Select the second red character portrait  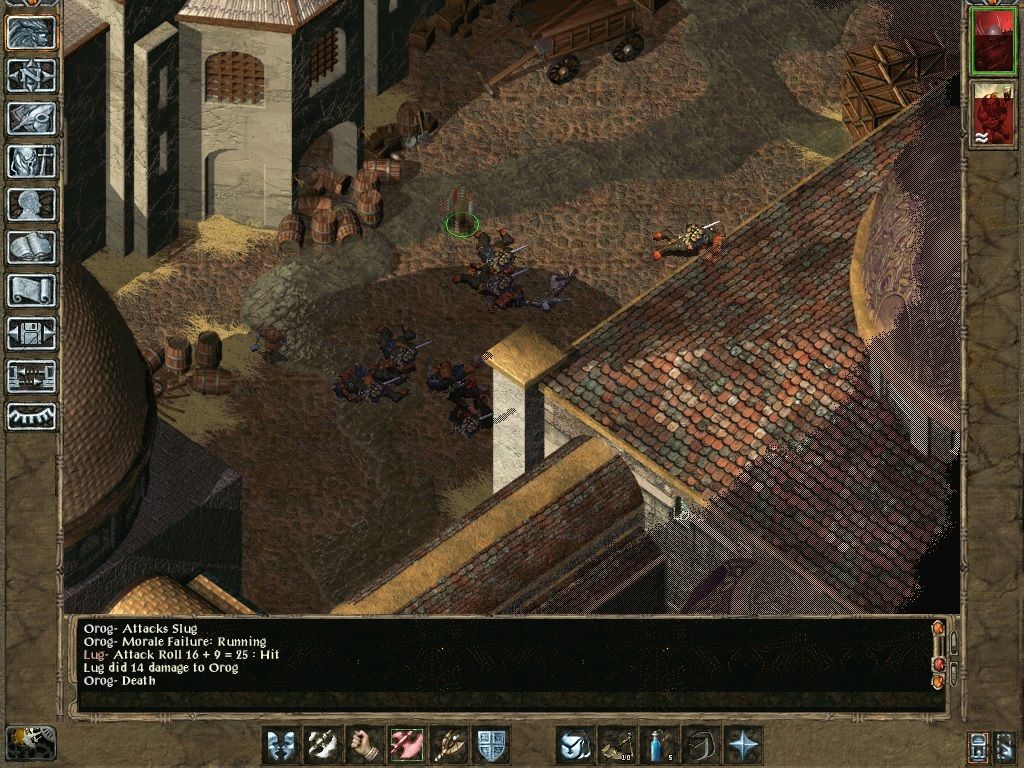pos(991,111)
